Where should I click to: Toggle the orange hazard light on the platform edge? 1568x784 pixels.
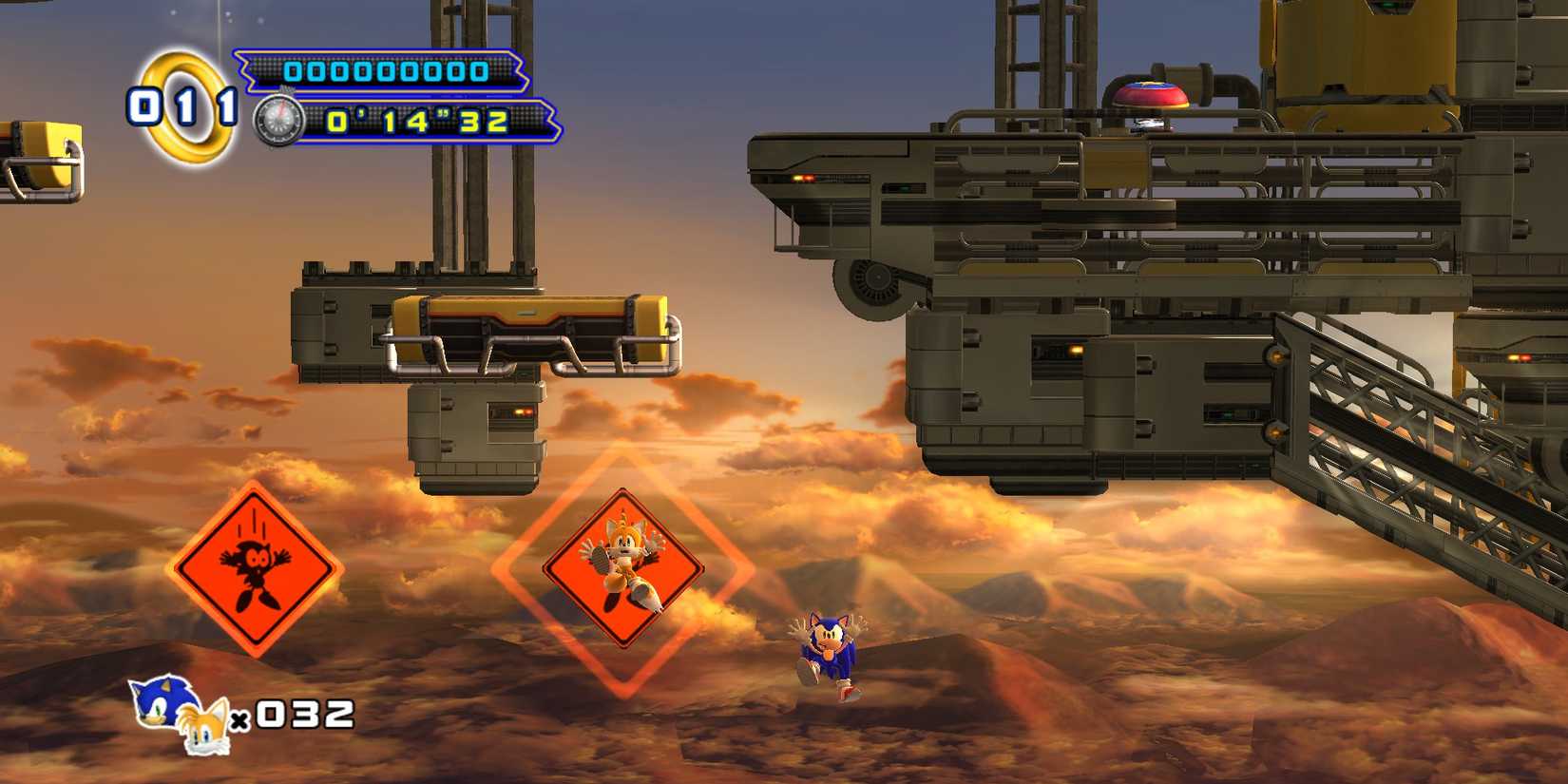(795, 178)
